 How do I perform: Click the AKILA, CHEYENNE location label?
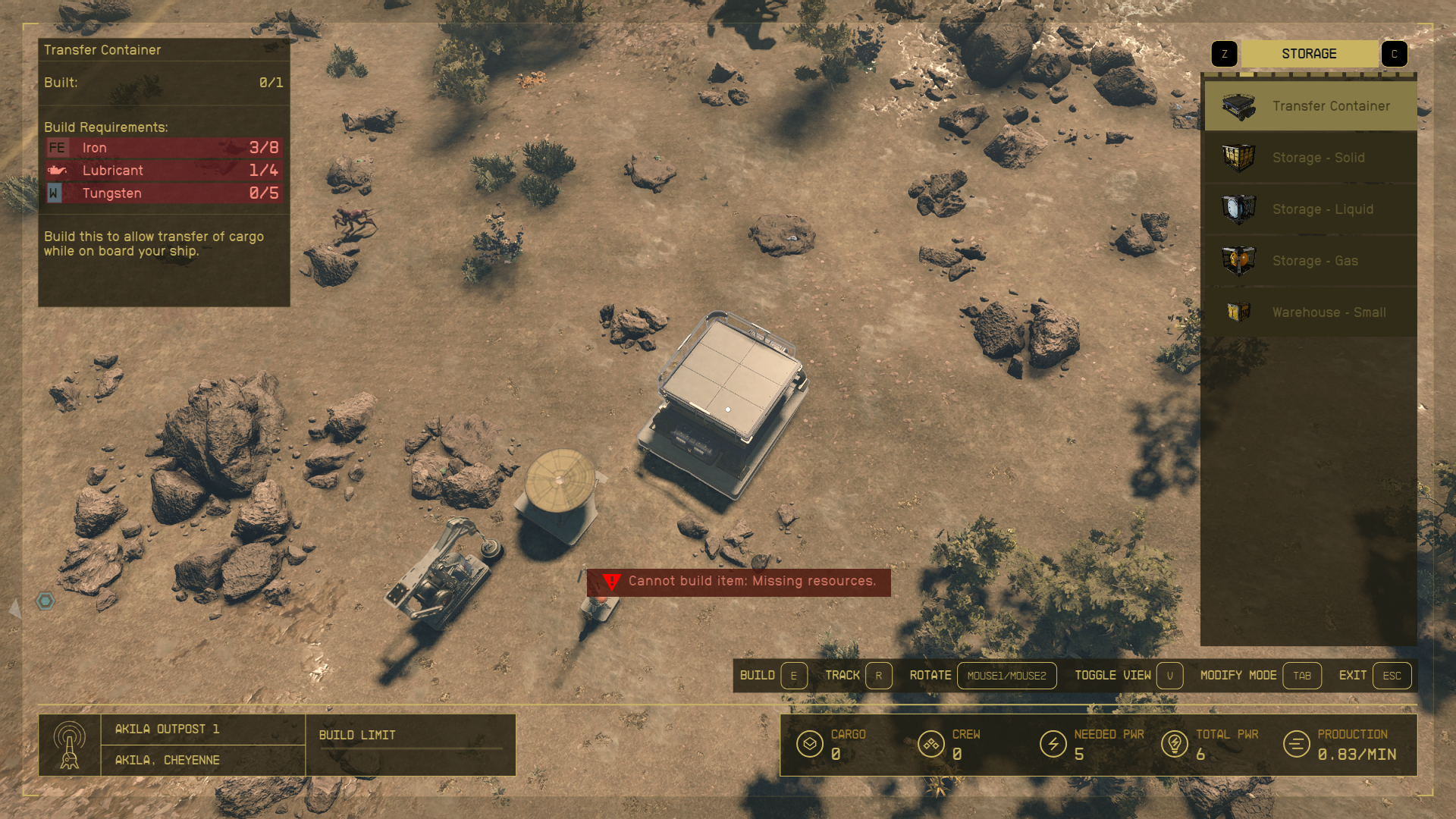(x=167, y=760)
